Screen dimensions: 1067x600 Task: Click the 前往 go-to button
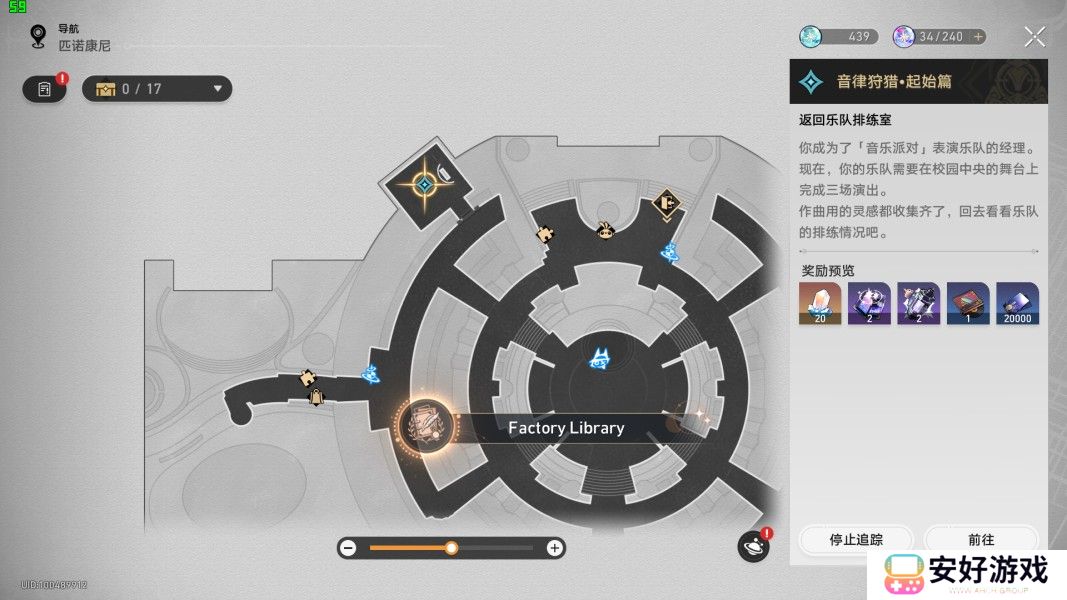click(x=981, y=539)
